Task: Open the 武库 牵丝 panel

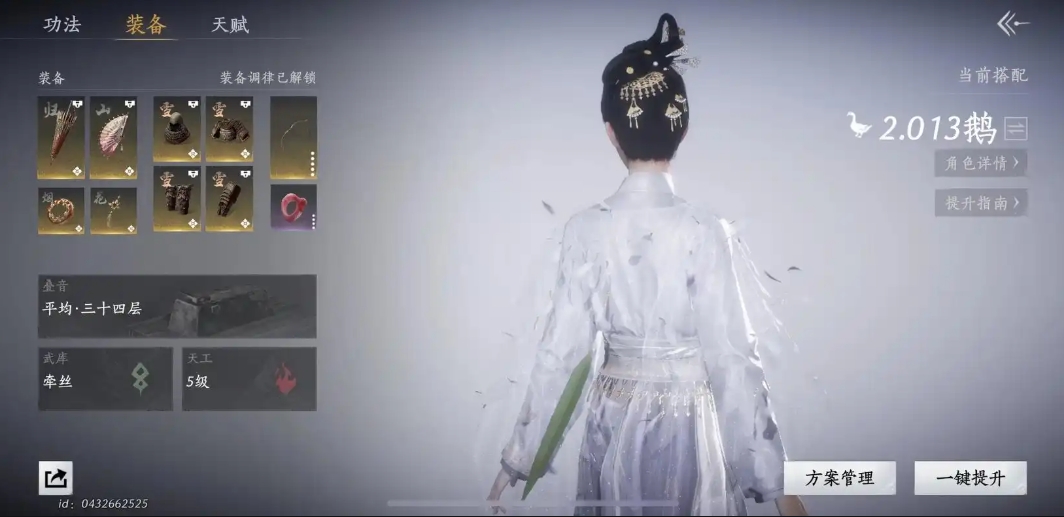Action: pos(105,379)
